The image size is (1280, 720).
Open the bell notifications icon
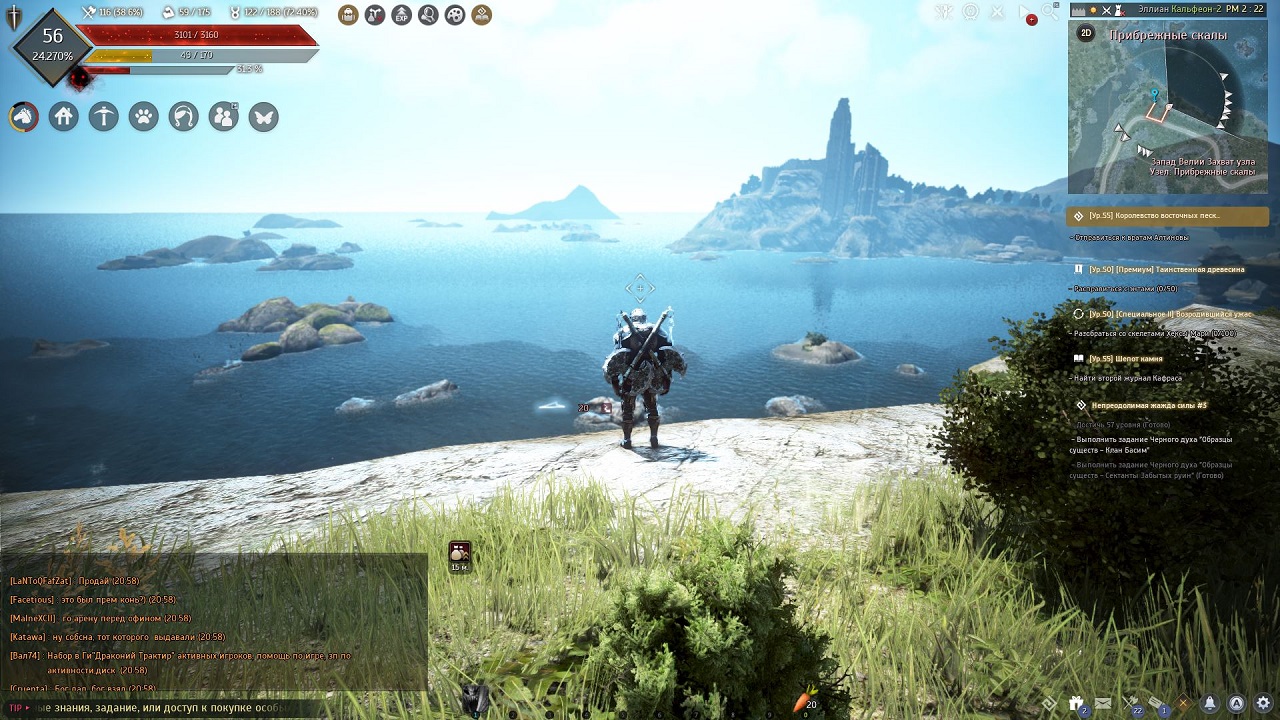(x=1210, y=704)
